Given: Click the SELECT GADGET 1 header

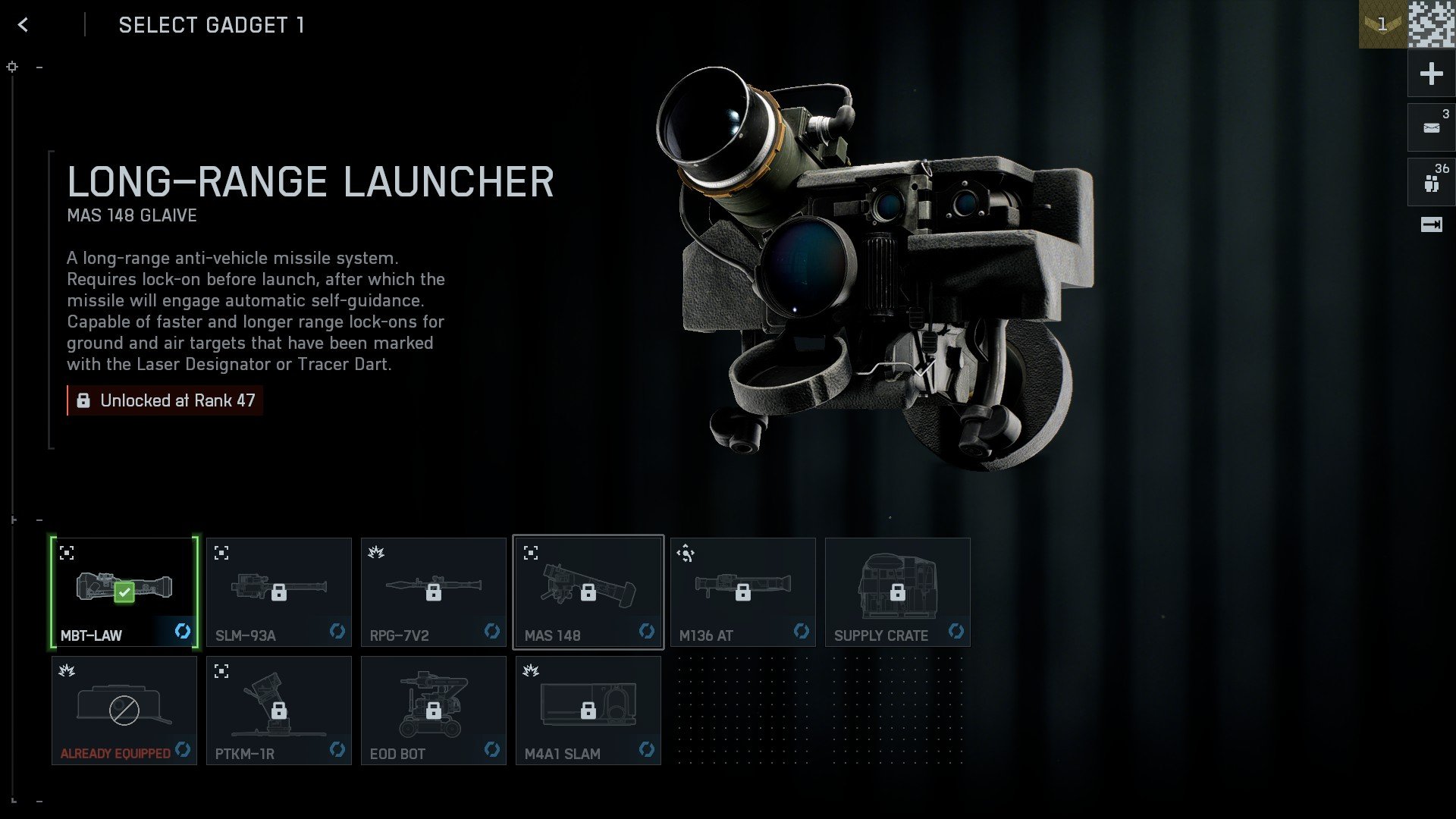Looking at the screenshot, I should pos(211,25).
